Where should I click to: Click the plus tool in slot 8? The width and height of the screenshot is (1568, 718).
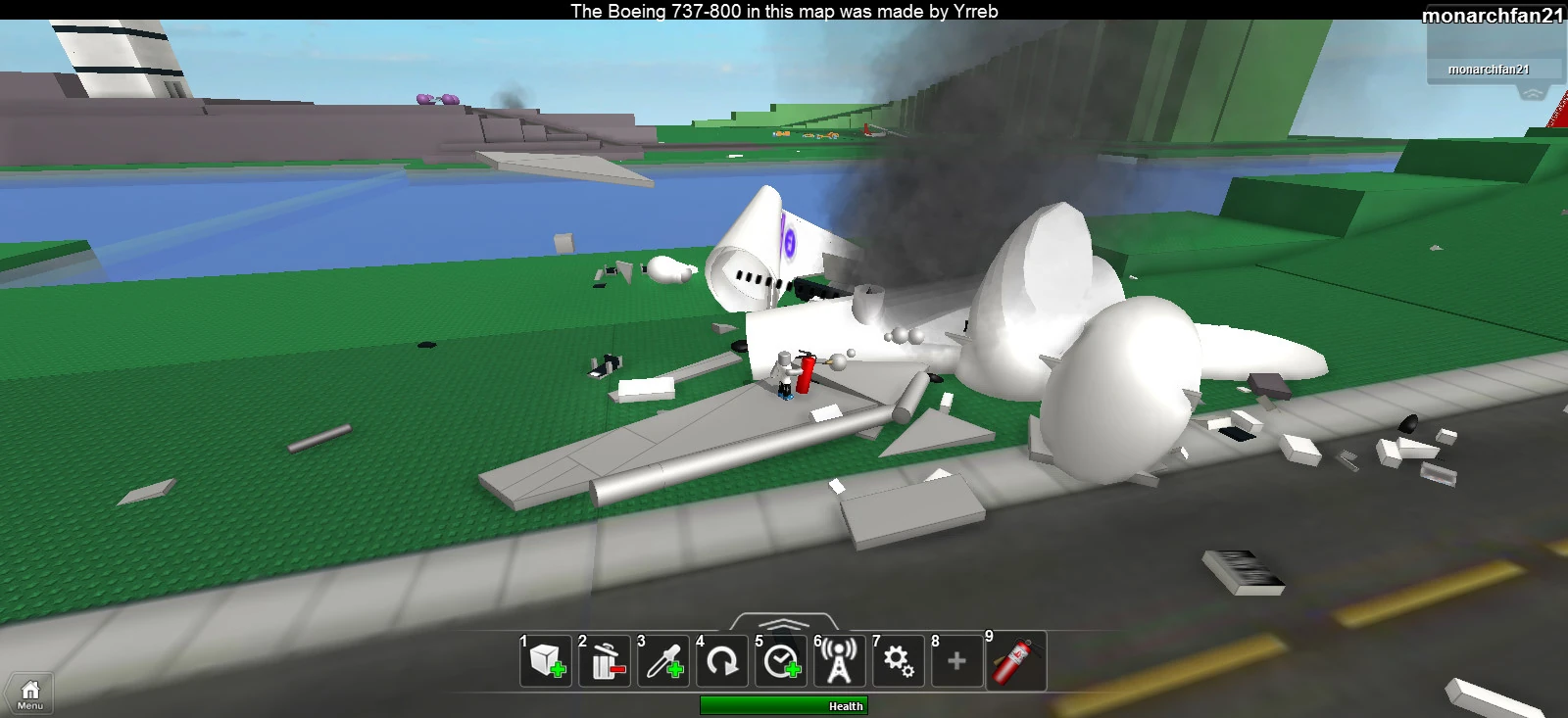coord(956,662)
